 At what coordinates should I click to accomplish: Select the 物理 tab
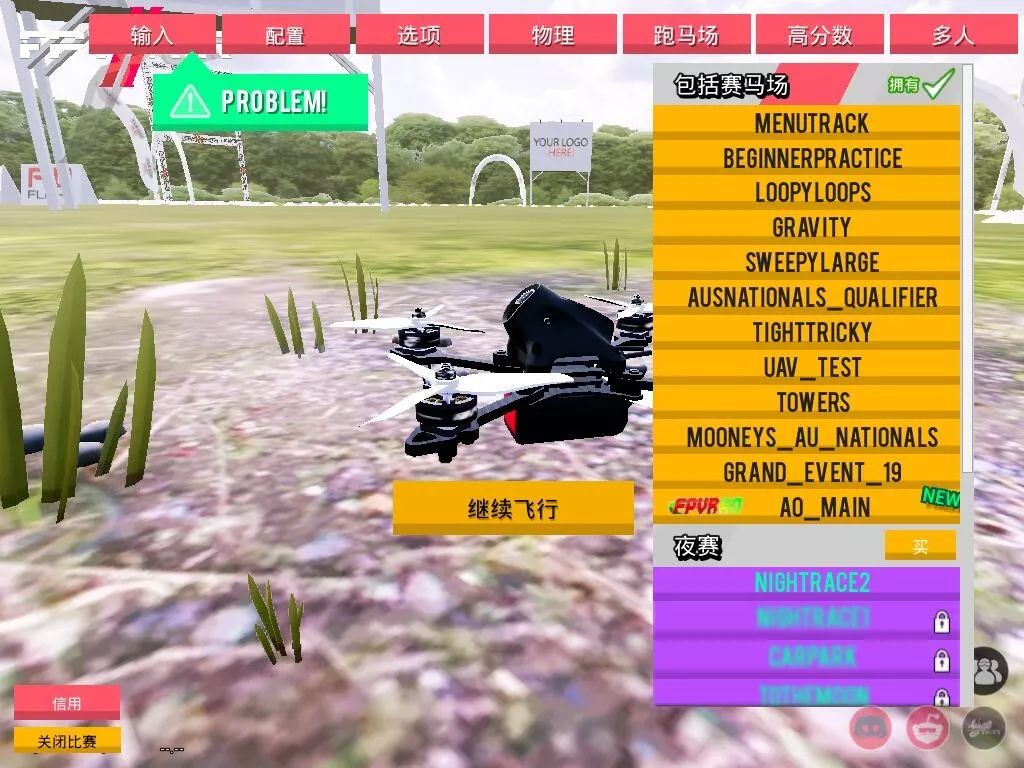pos(552,35)
